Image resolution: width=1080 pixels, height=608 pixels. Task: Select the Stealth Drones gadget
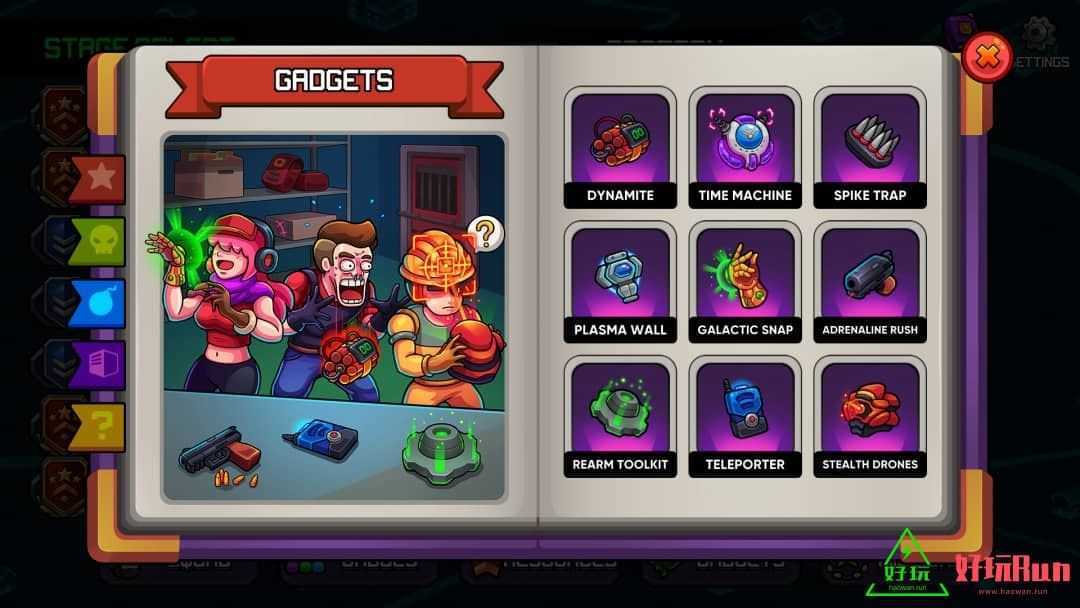click(x=870, y=417)
